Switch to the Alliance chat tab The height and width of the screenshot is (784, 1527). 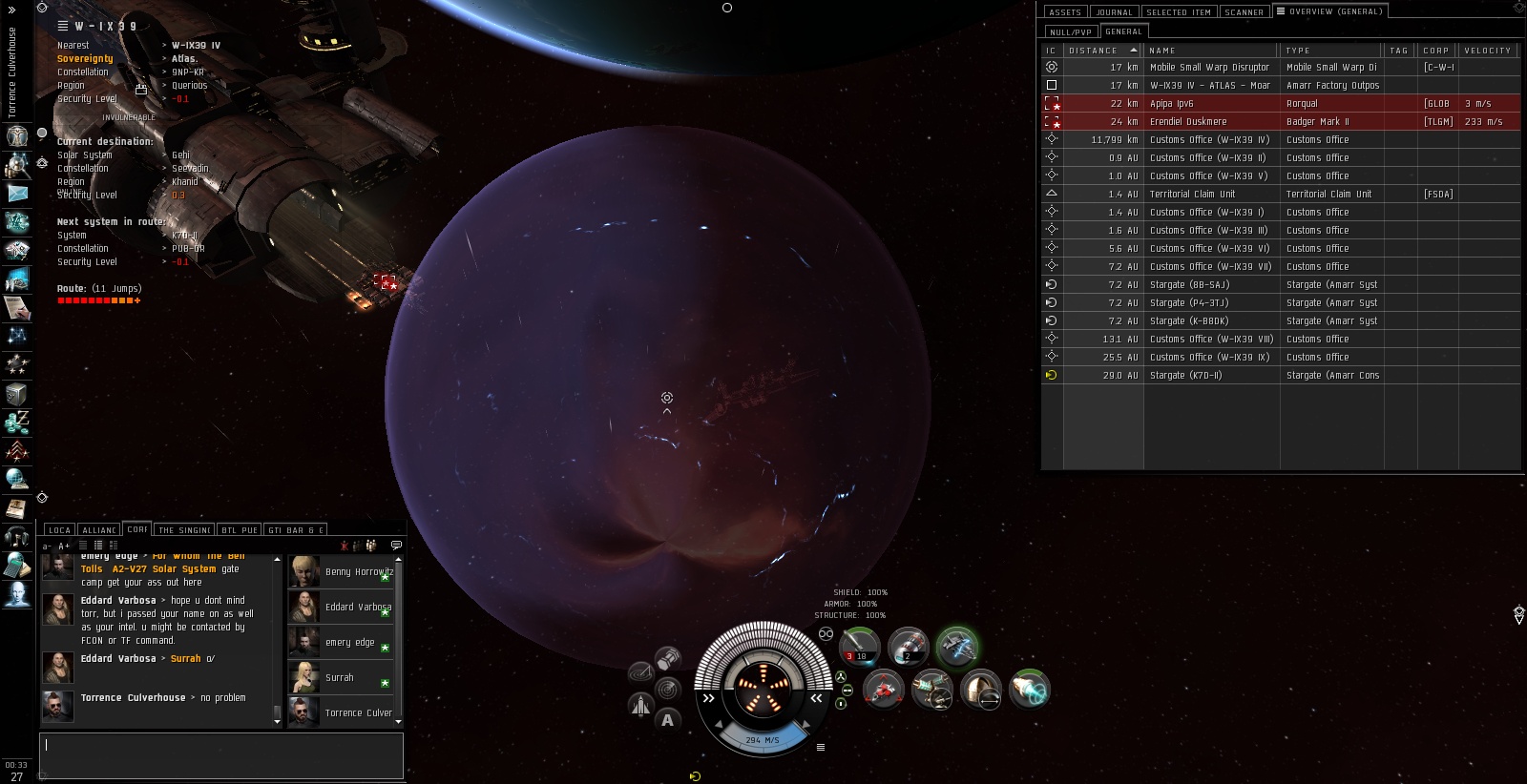[x=99, y=530]
